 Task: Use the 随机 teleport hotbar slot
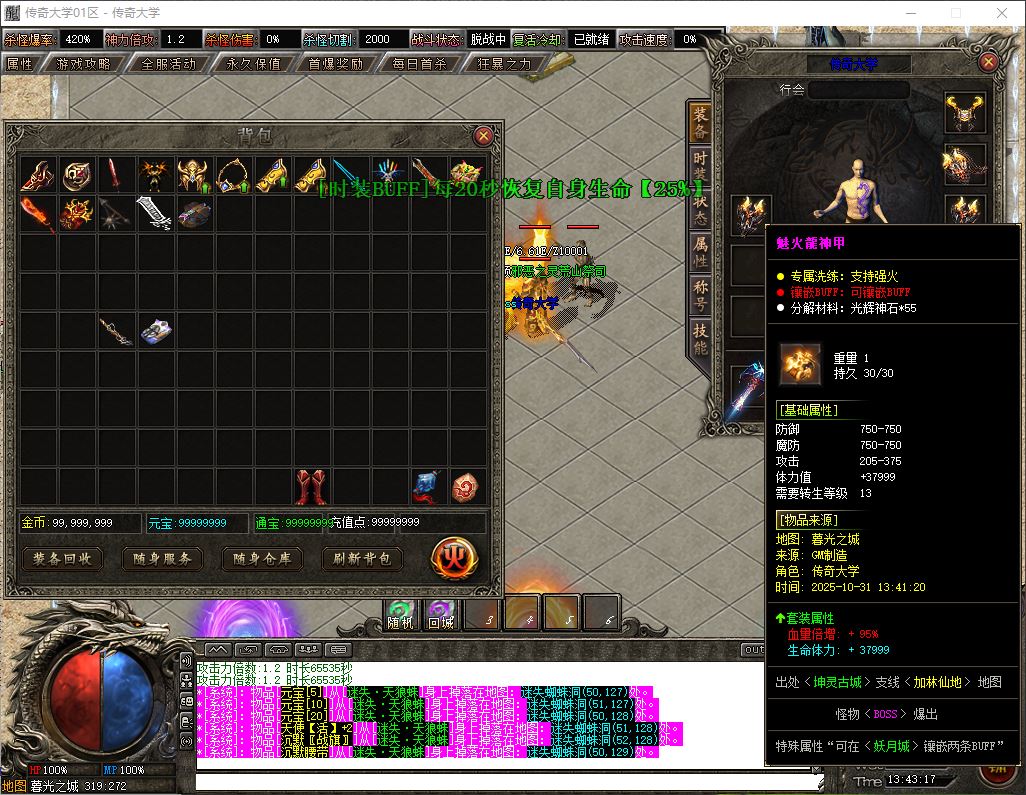pyautogui.click(x=400, y=613)
